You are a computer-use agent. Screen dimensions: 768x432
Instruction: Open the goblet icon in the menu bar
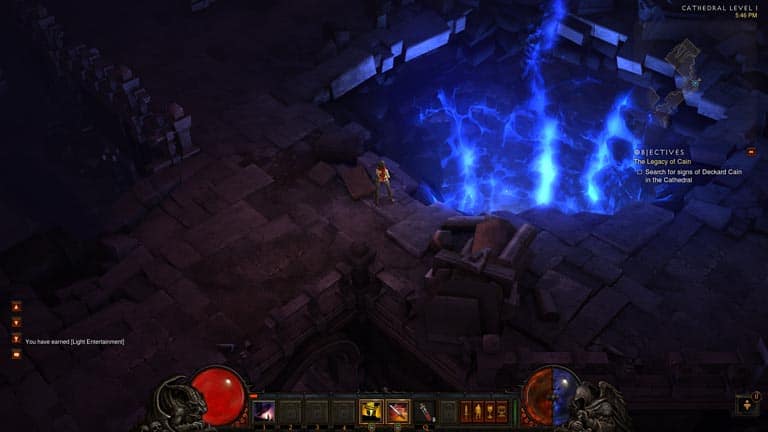coord(489,411)
